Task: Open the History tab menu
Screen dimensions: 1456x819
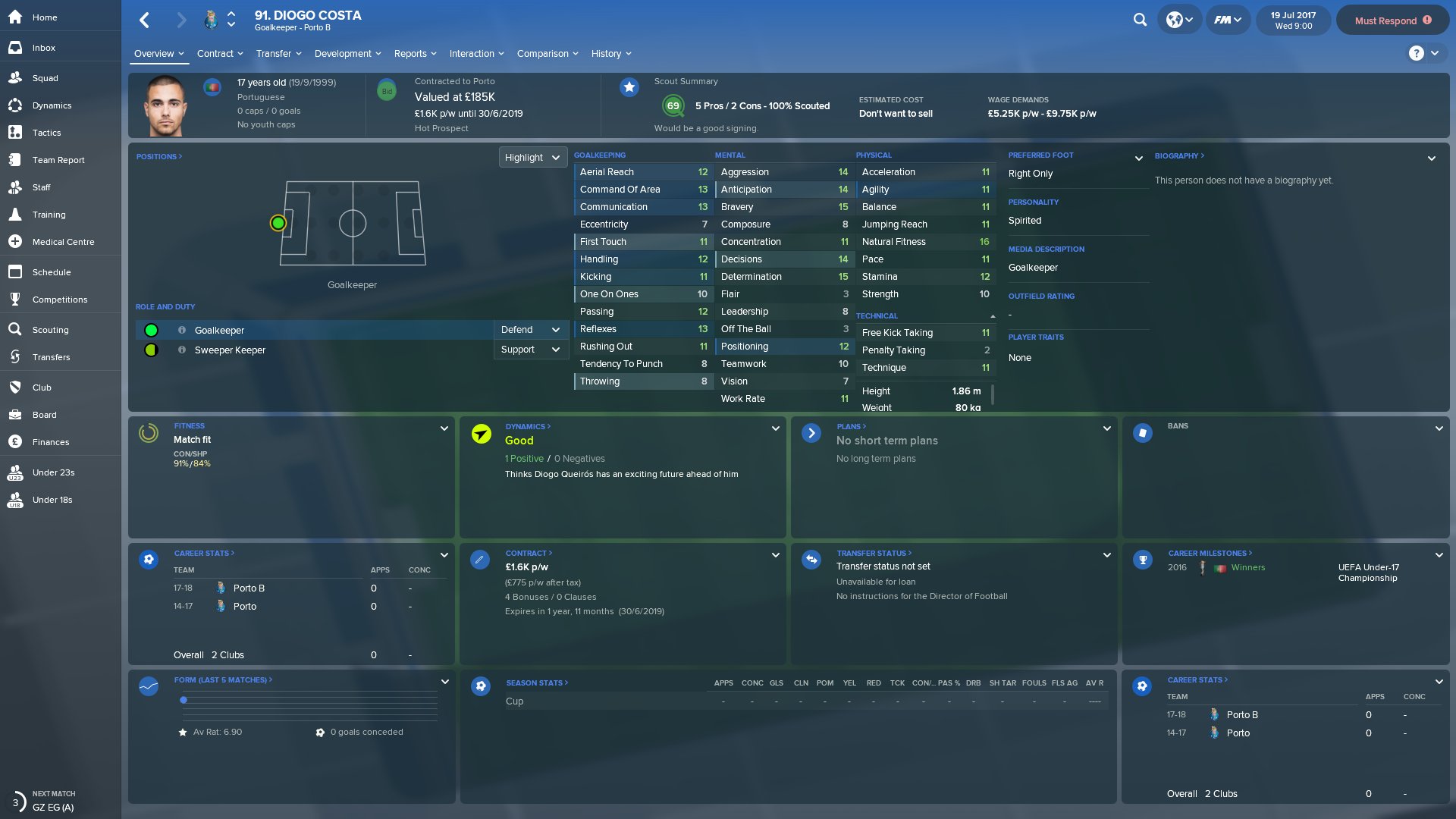Action: pos(611,54)
